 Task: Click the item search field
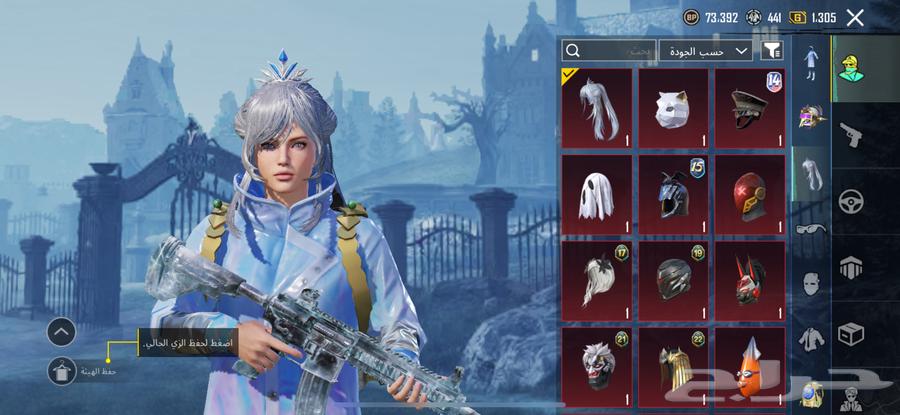pyautogui.click(x=609, y=50)
